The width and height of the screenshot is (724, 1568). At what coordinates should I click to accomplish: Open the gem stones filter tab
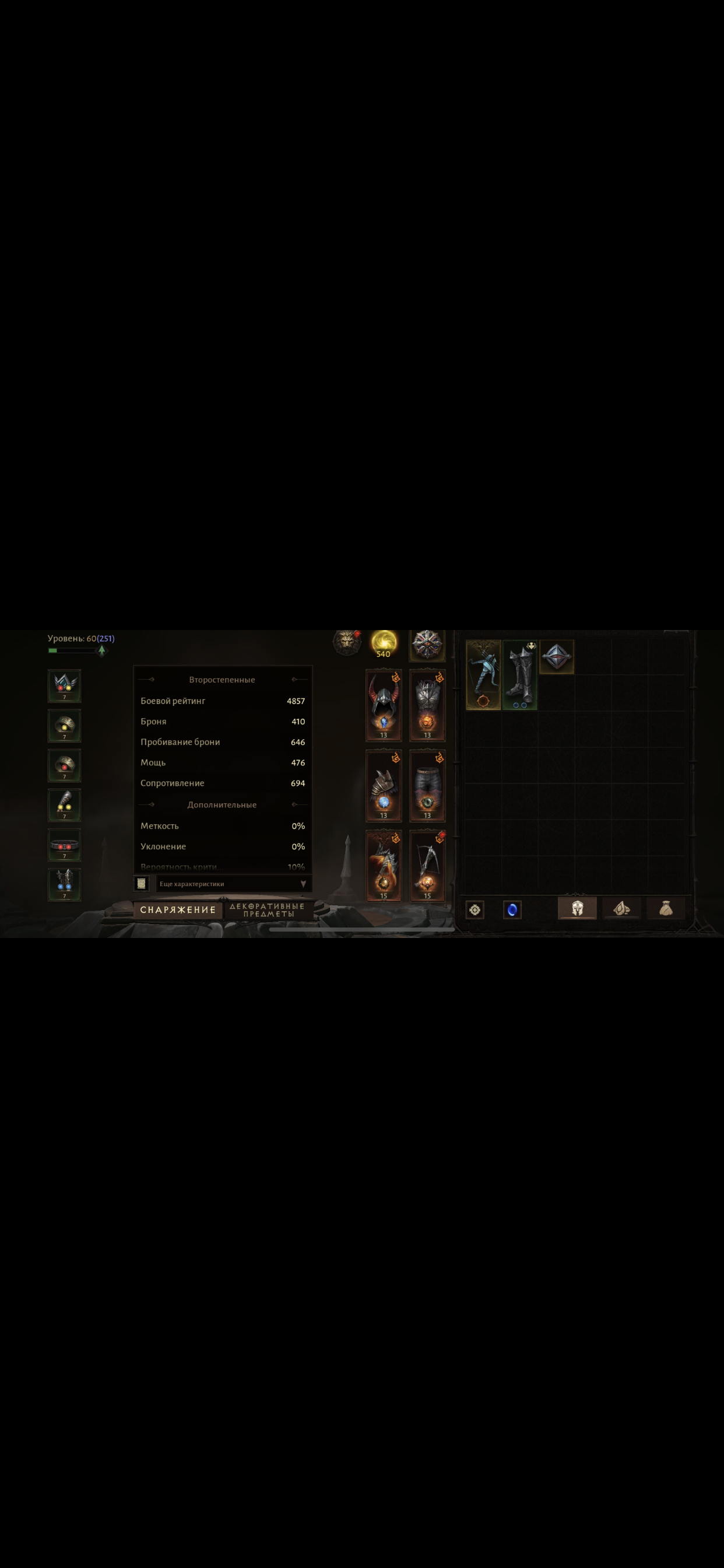pyautogui.click(x=621, y=908)
